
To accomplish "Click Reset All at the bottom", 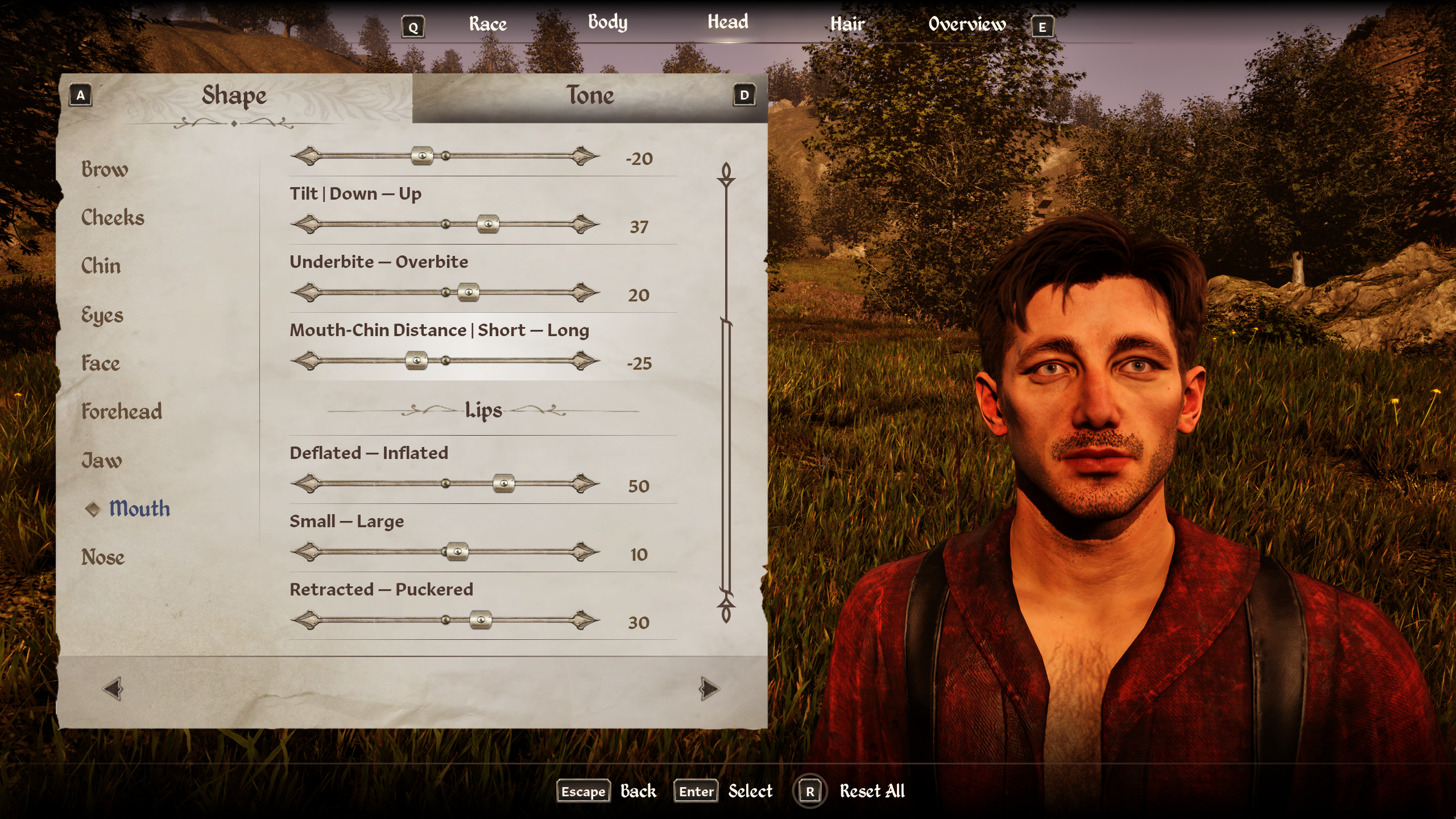I will click(871, 791).
